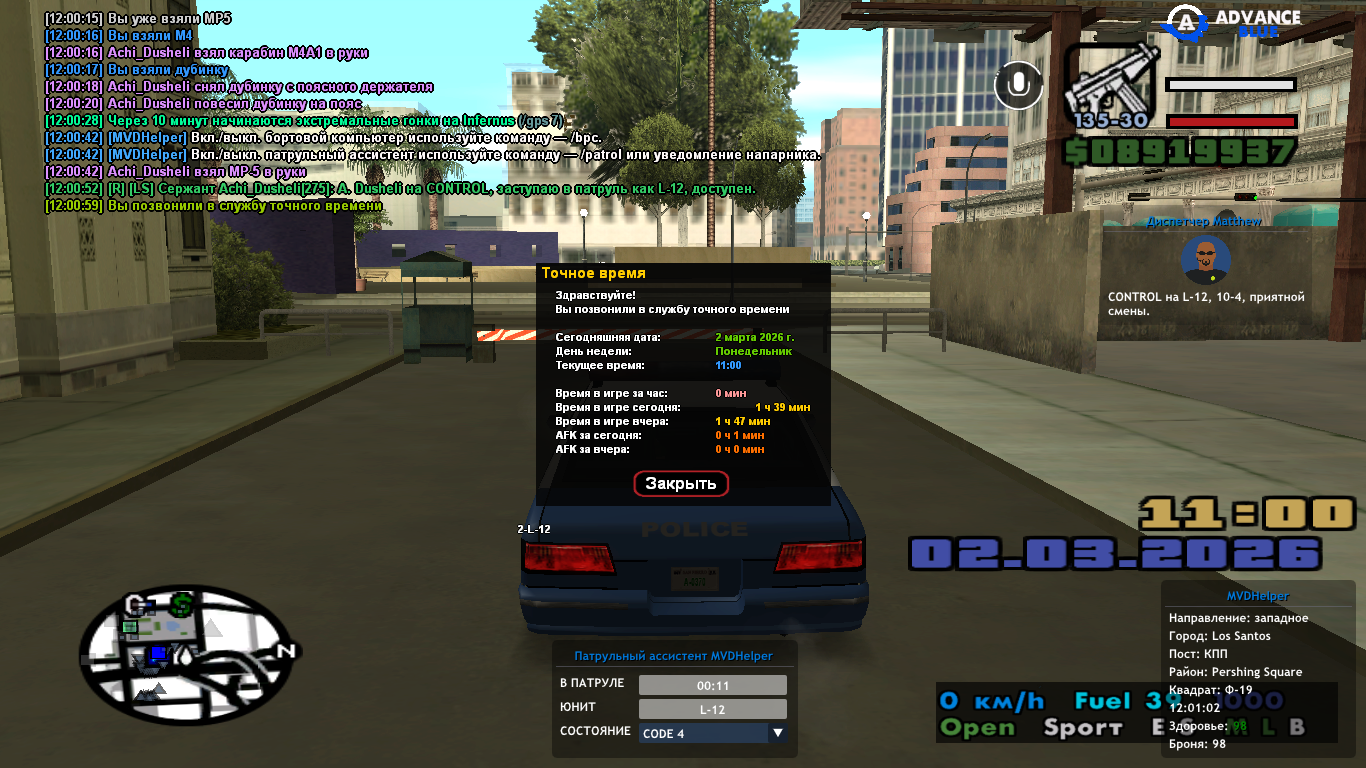Select the ЮНИТ field showing L-12

click(x=712, y=709)
